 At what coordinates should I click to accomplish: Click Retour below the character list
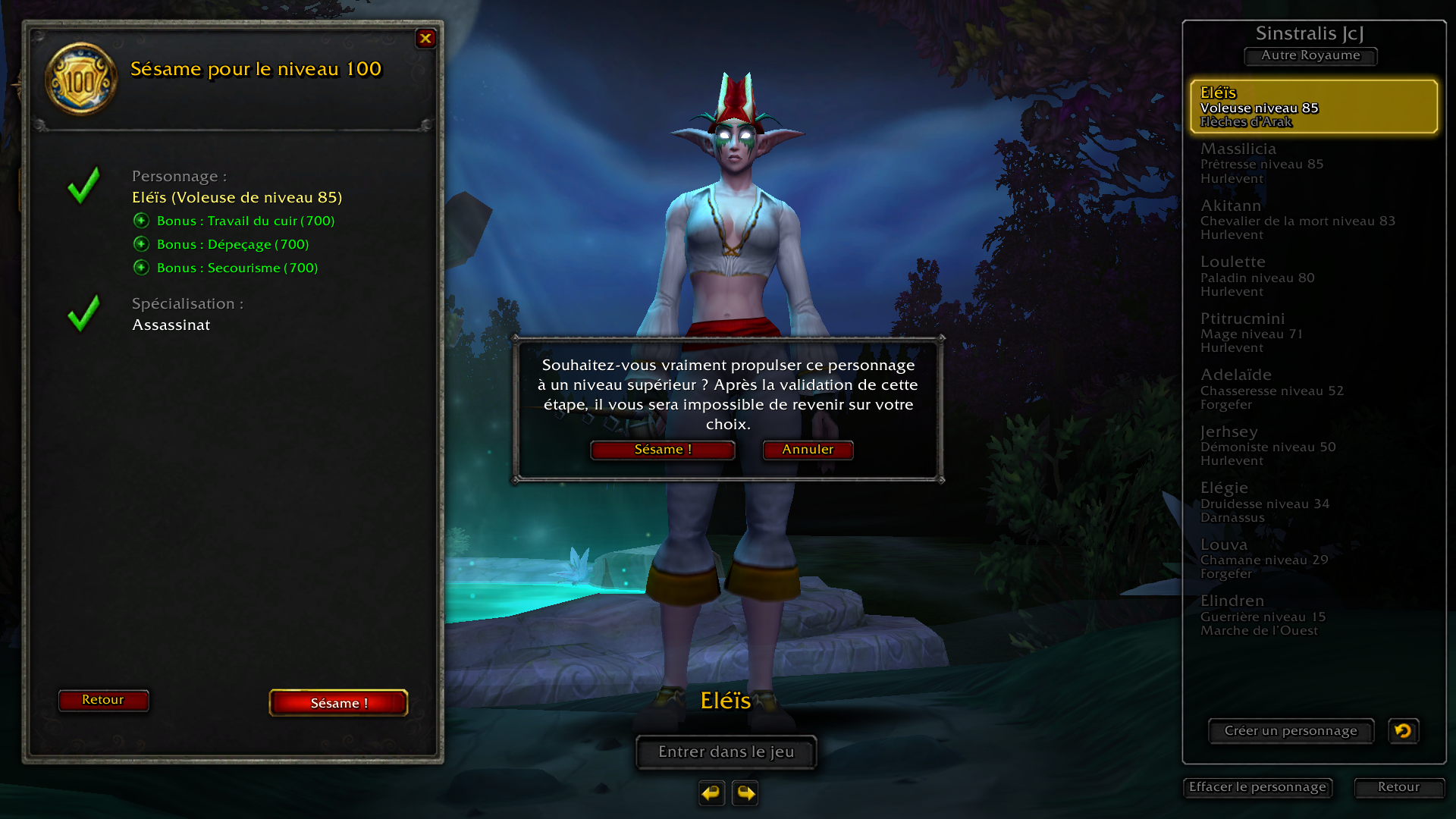pos(1398,787)
